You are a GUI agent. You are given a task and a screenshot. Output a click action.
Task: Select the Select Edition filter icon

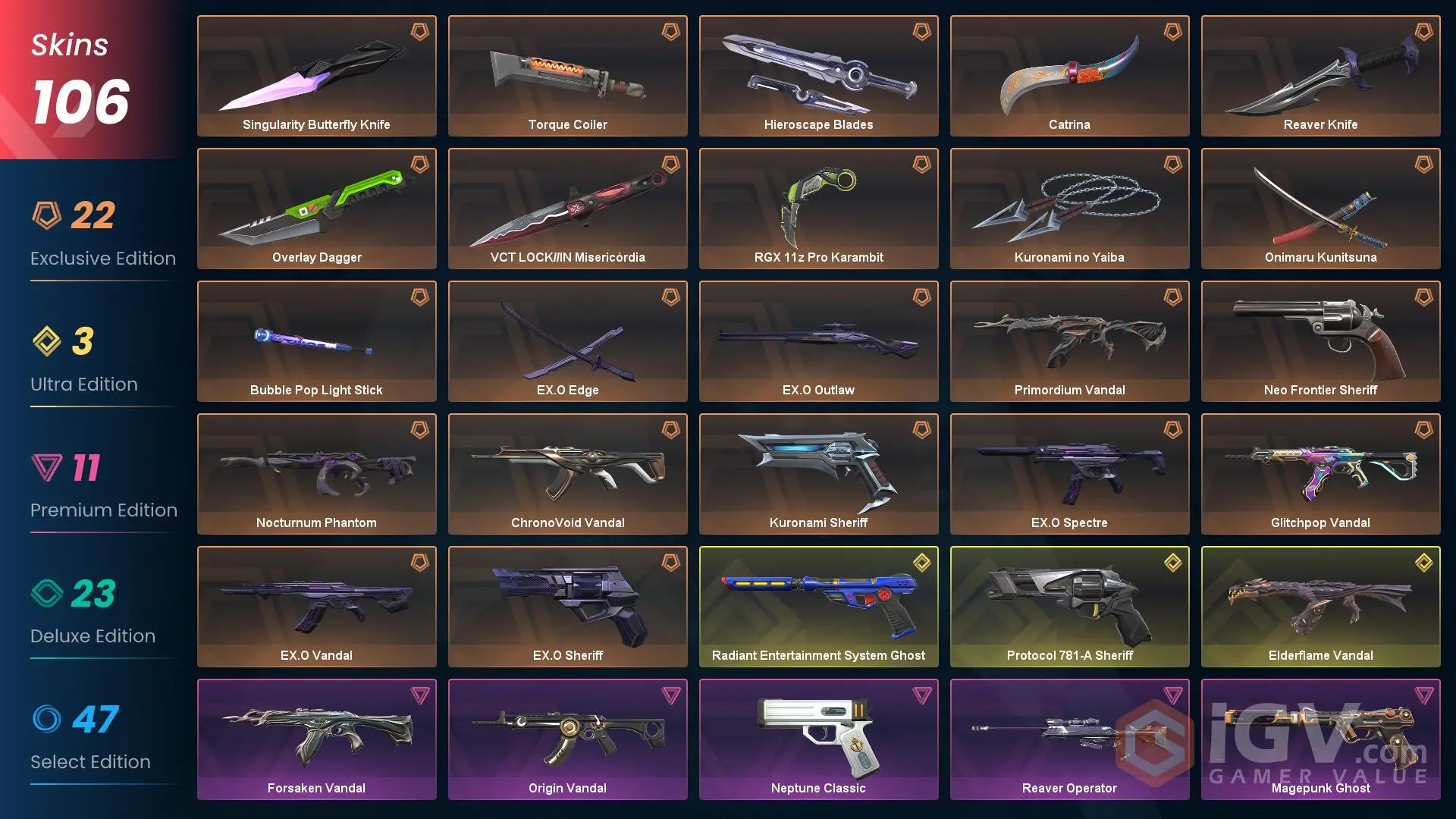47,719
